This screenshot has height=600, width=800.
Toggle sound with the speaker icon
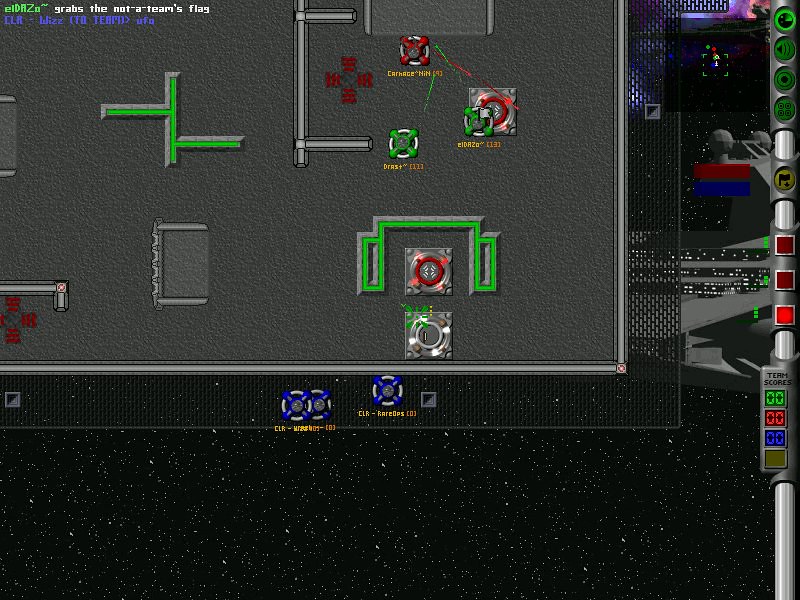click(785, 49)
